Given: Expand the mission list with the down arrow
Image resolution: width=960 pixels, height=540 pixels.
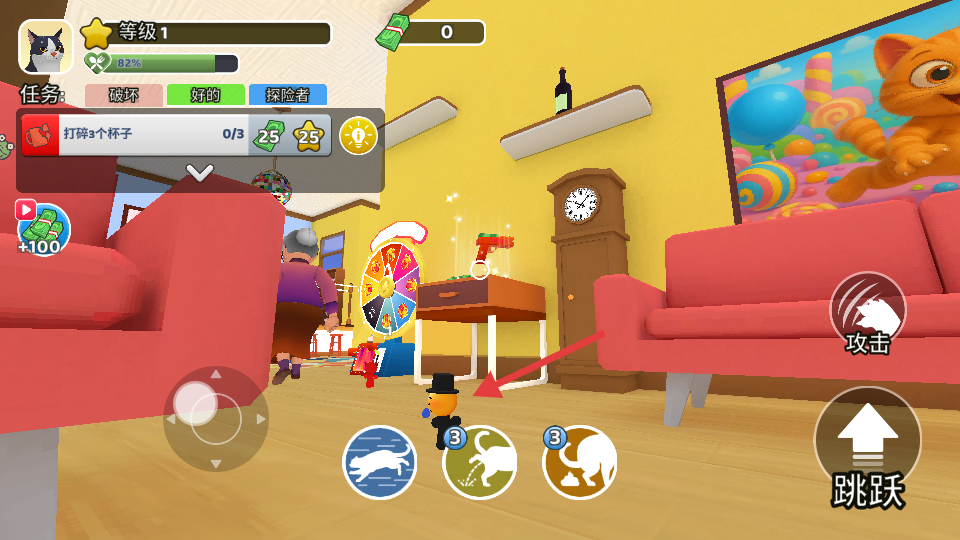Looking at the screenshot, I should click(x=200, y=173).
